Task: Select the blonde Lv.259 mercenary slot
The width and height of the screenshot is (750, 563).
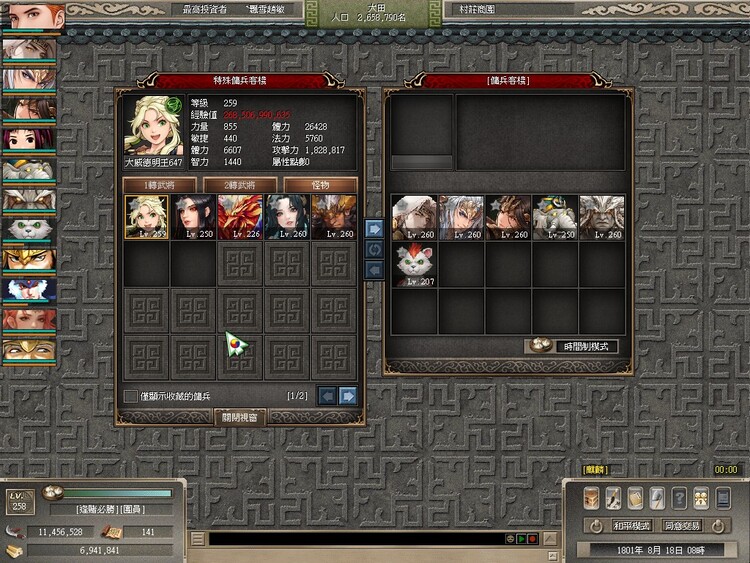Action: pyautogui.click(x=146, y=217)
